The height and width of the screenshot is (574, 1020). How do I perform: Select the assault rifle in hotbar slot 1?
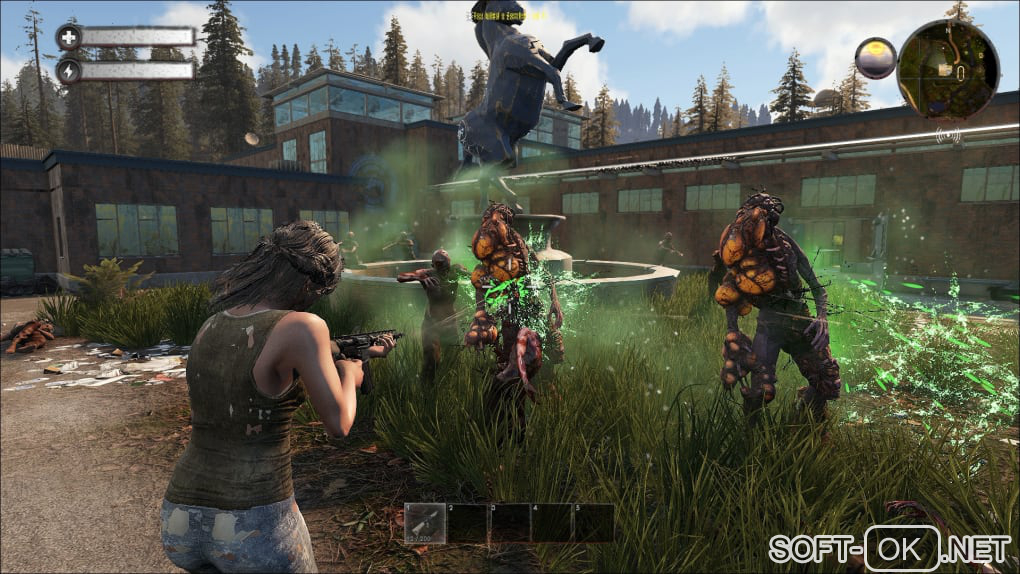[x=425, y=522]
